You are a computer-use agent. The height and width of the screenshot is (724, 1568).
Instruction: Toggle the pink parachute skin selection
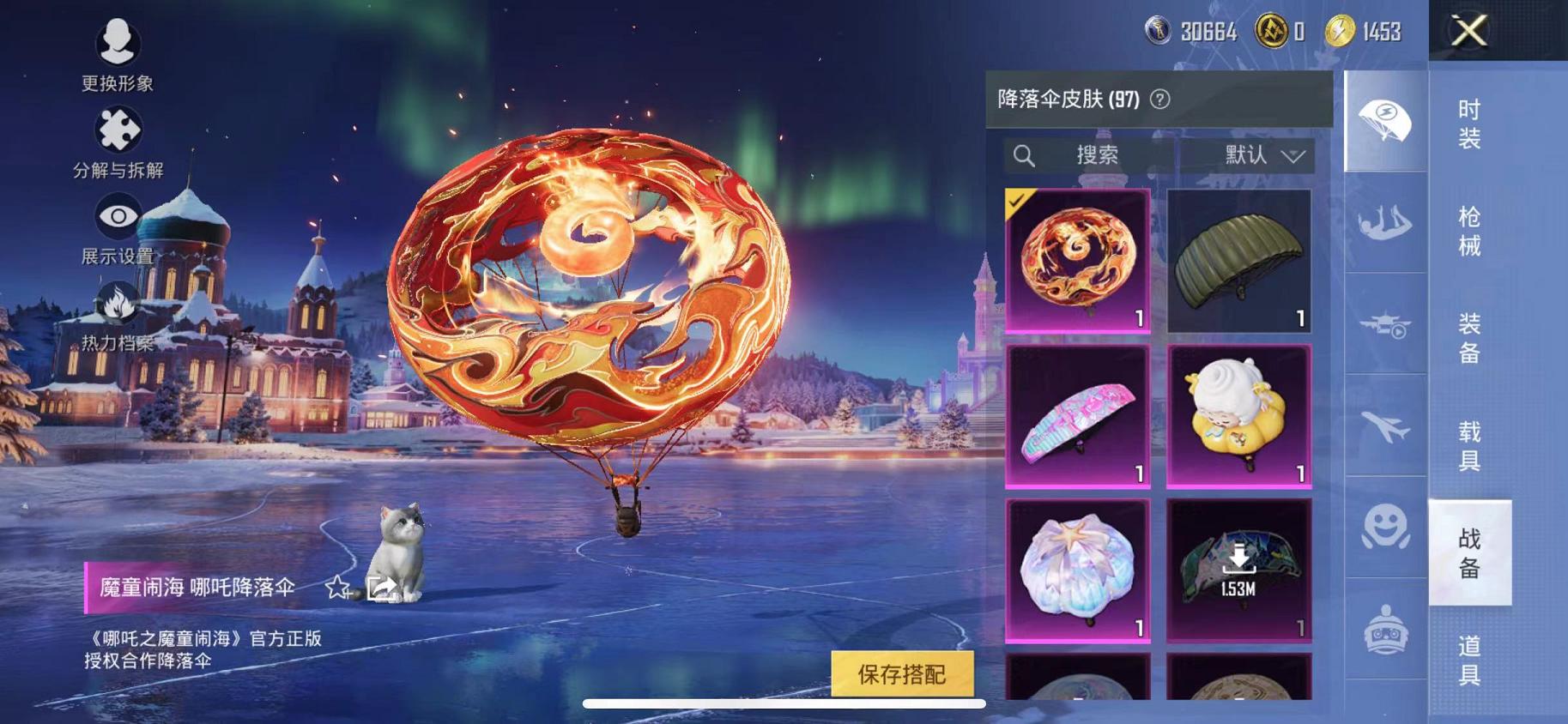click(1077, 416)
